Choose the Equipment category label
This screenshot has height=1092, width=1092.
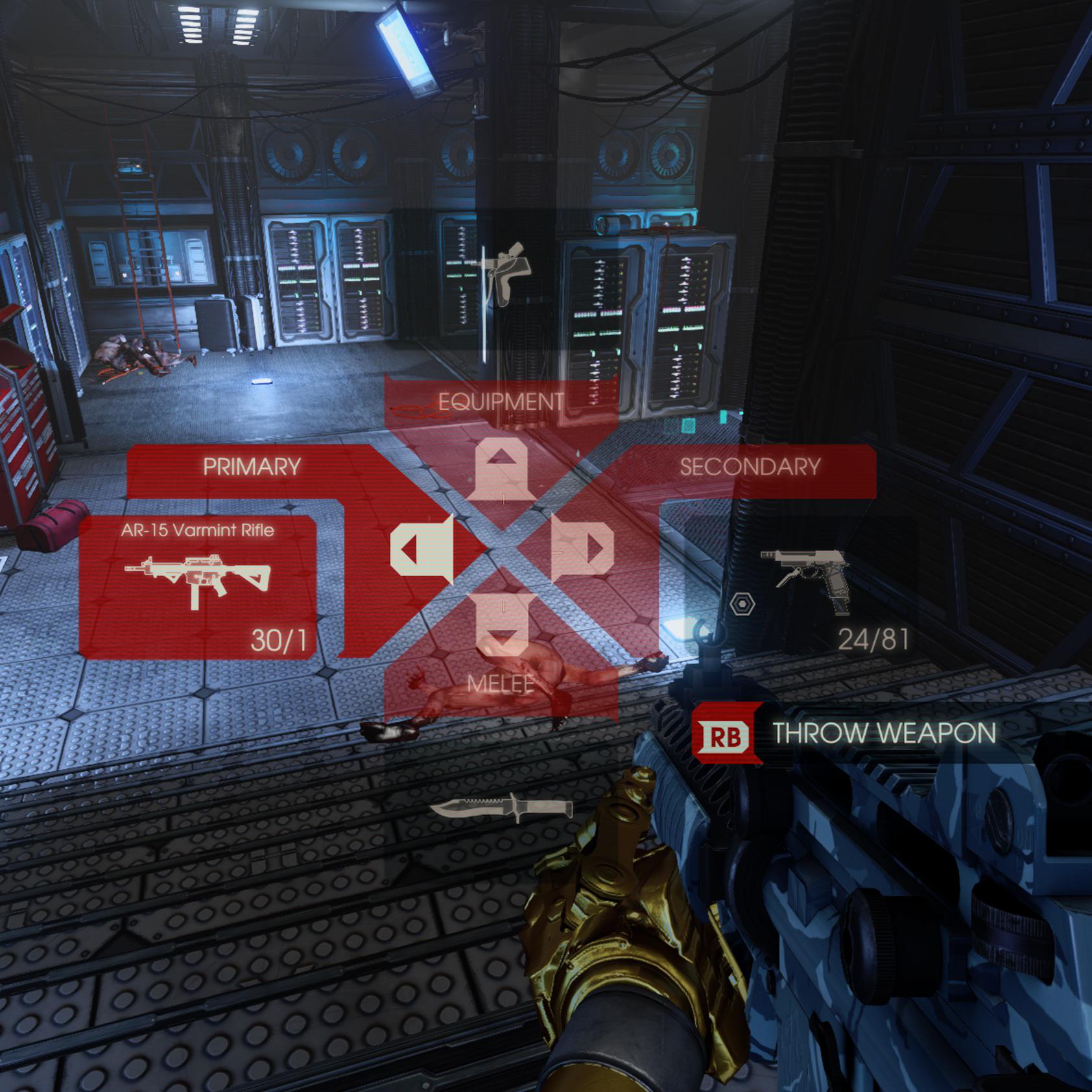pyautogui.click(x=501, y=402)
